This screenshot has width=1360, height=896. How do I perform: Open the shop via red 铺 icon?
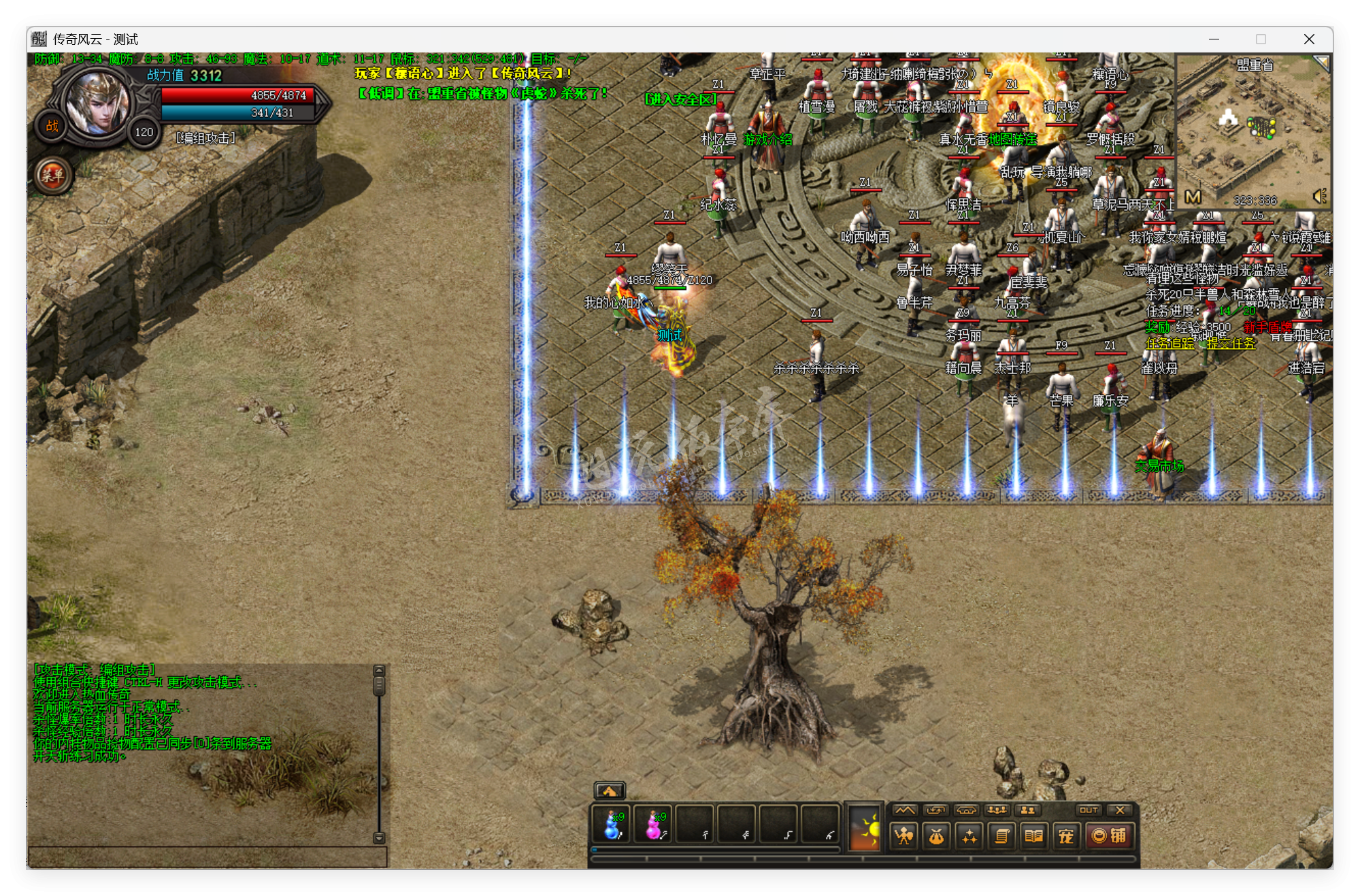point(1112,835)
